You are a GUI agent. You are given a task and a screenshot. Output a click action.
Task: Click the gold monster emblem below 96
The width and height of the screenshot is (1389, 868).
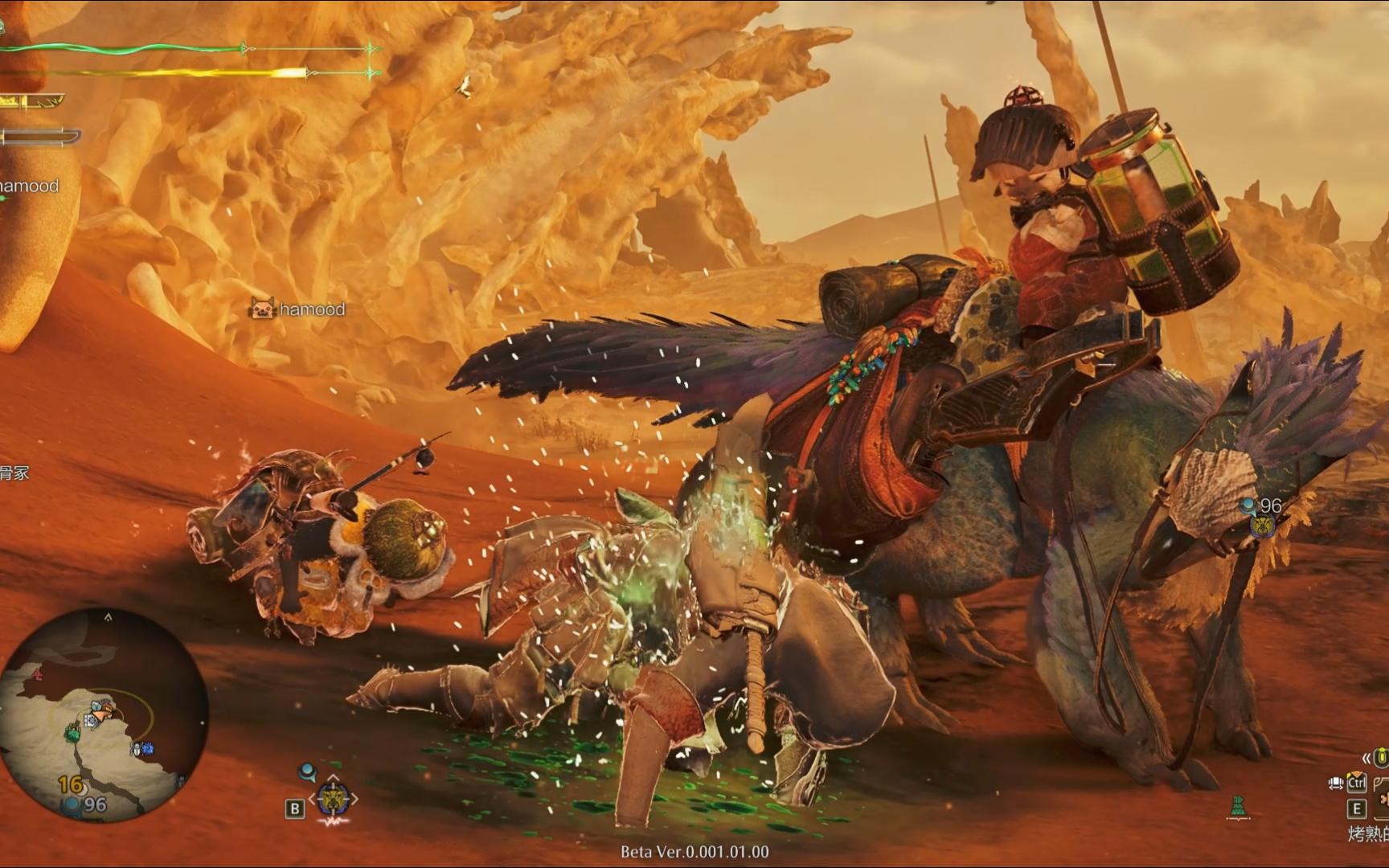(1263, 526)
